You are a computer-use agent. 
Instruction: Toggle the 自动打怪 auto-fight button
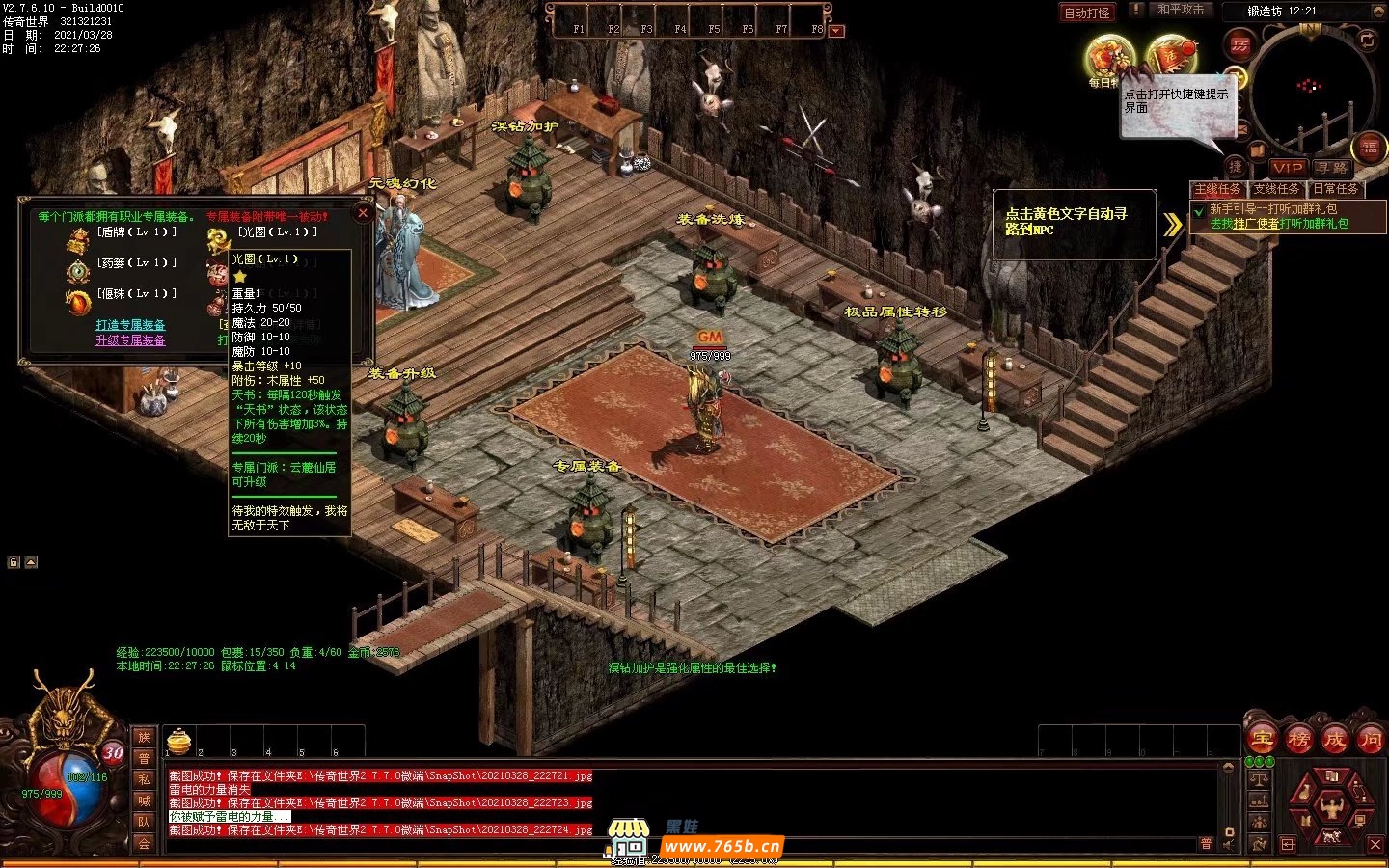click(x=1086, y=13)
